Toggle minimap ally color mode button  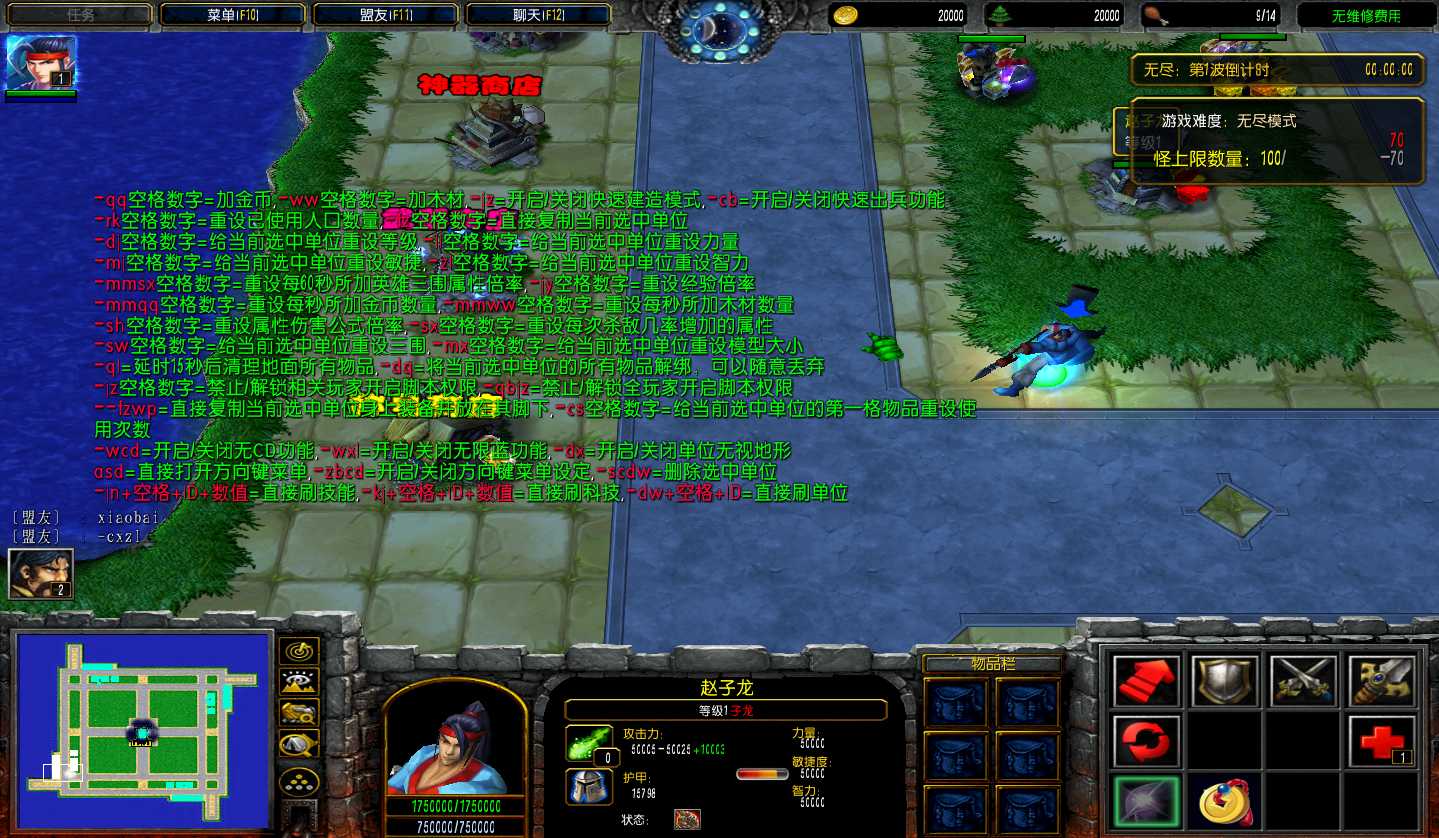pyautogui.click(x=299, y=713)
